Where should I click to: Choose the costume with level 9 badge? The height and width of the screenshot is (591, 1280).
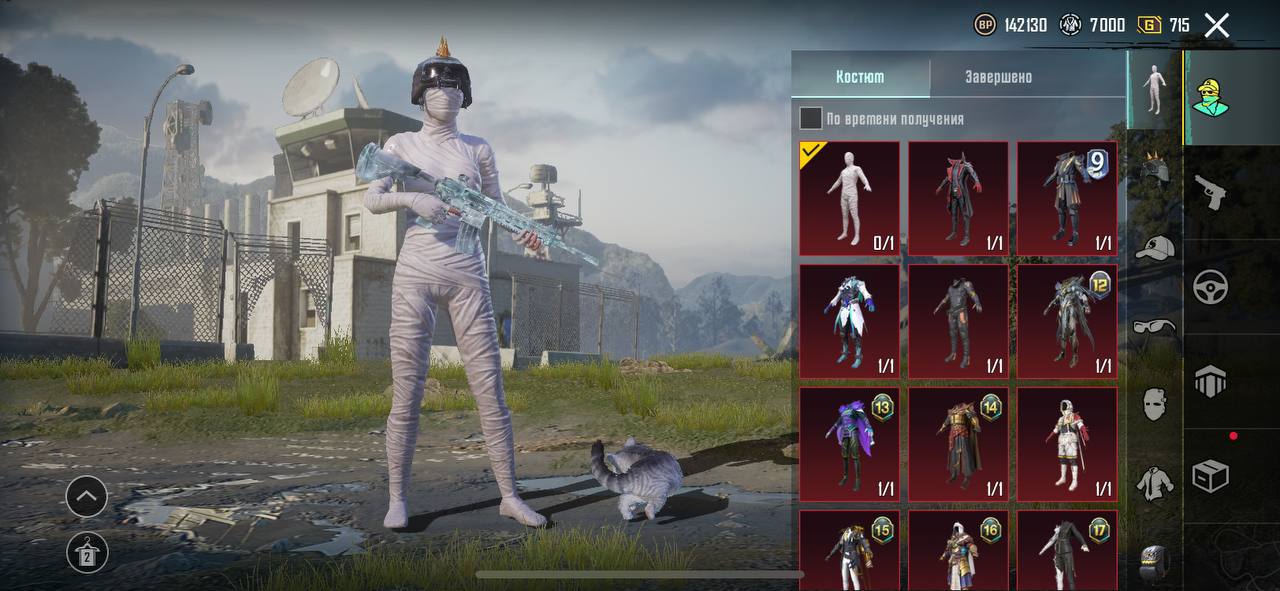[1066, 198]
